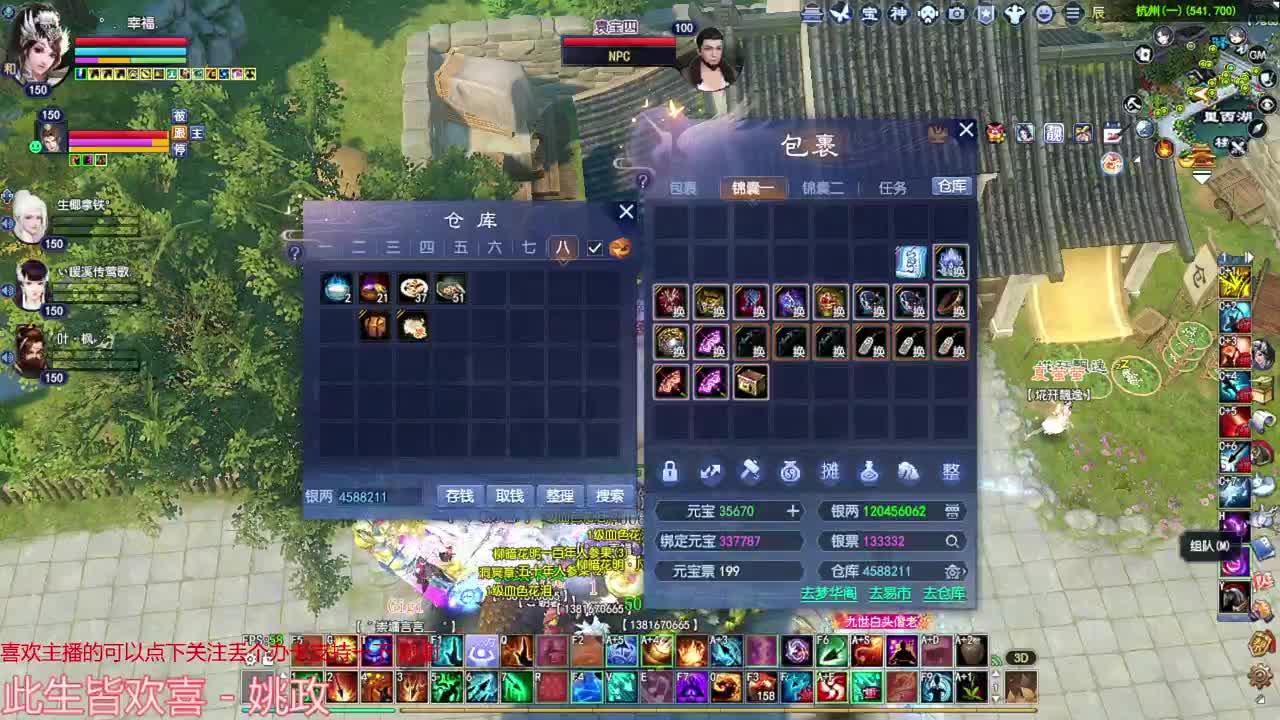Open the 摊 stall icon in bag toolbar
The image size is (1280, 720).
tap(831, 471)
